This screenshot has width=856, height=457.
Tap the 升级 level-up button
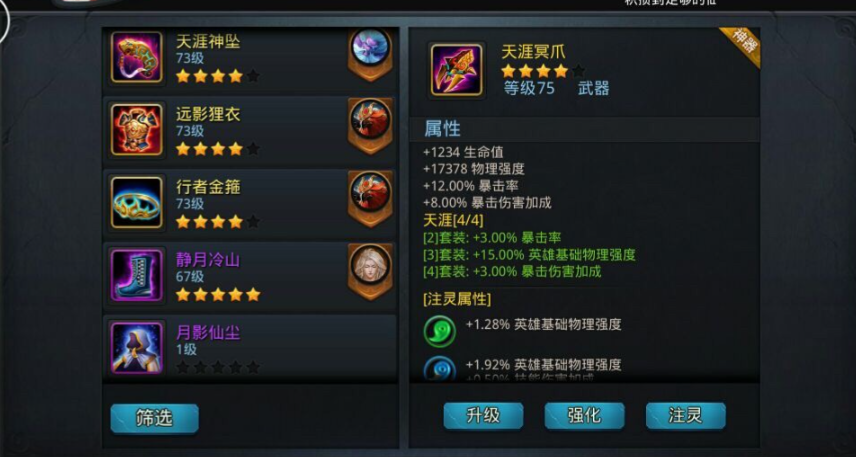tap(483, 415)
